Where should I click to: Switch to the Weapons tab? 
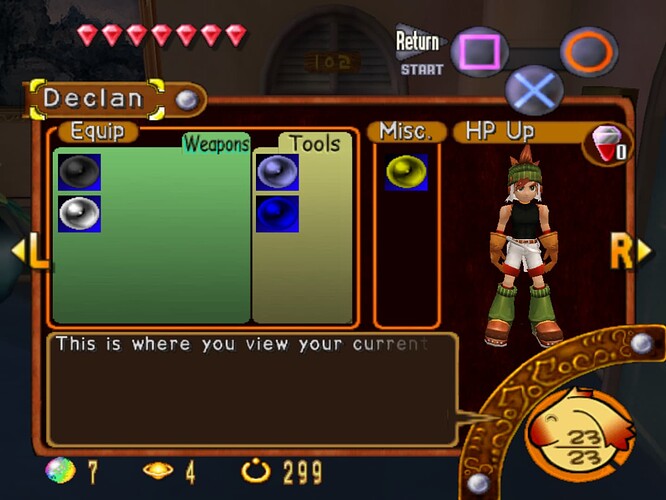(215, 144)
